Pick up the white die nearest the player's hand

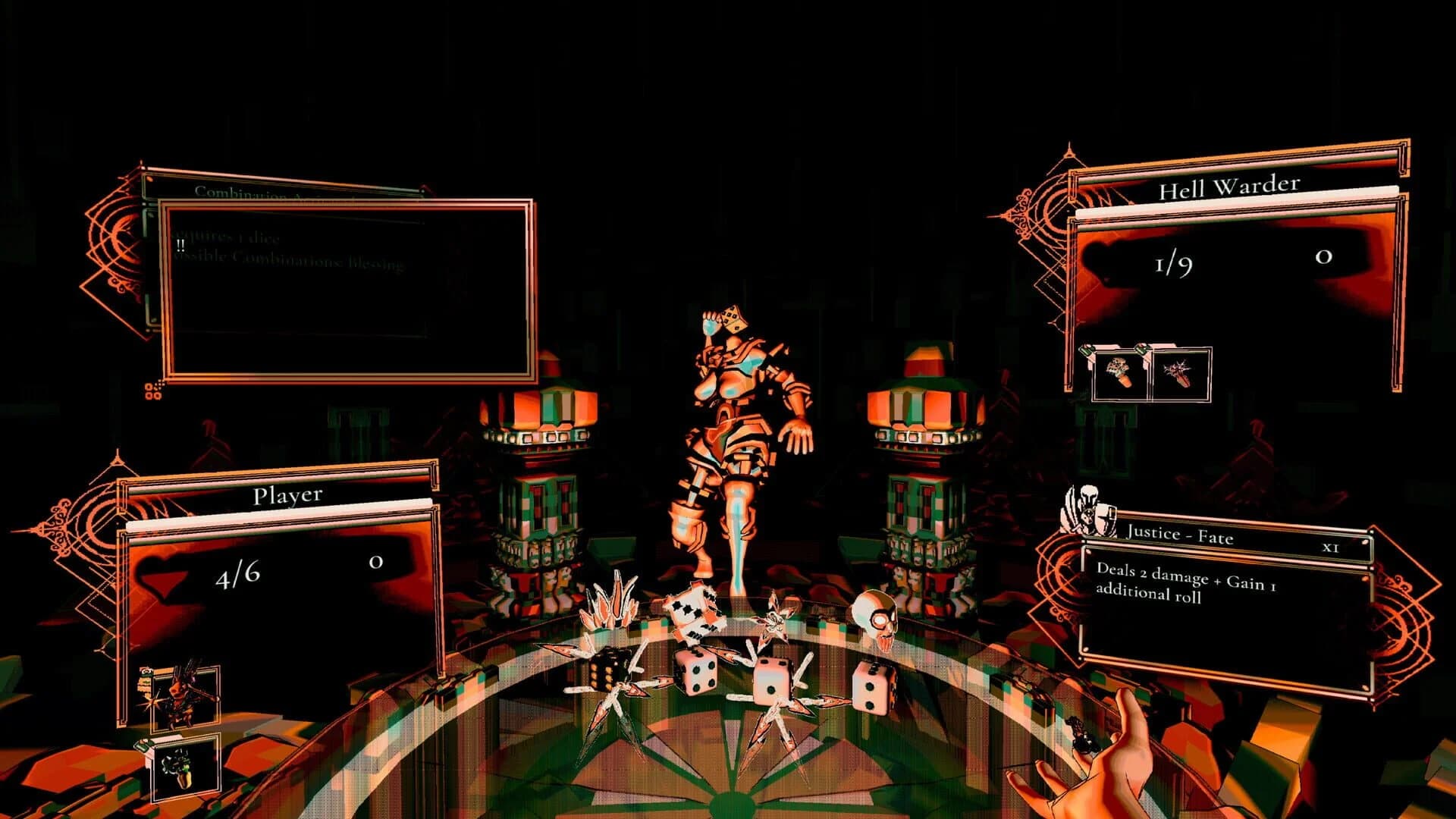click(872, 686)
